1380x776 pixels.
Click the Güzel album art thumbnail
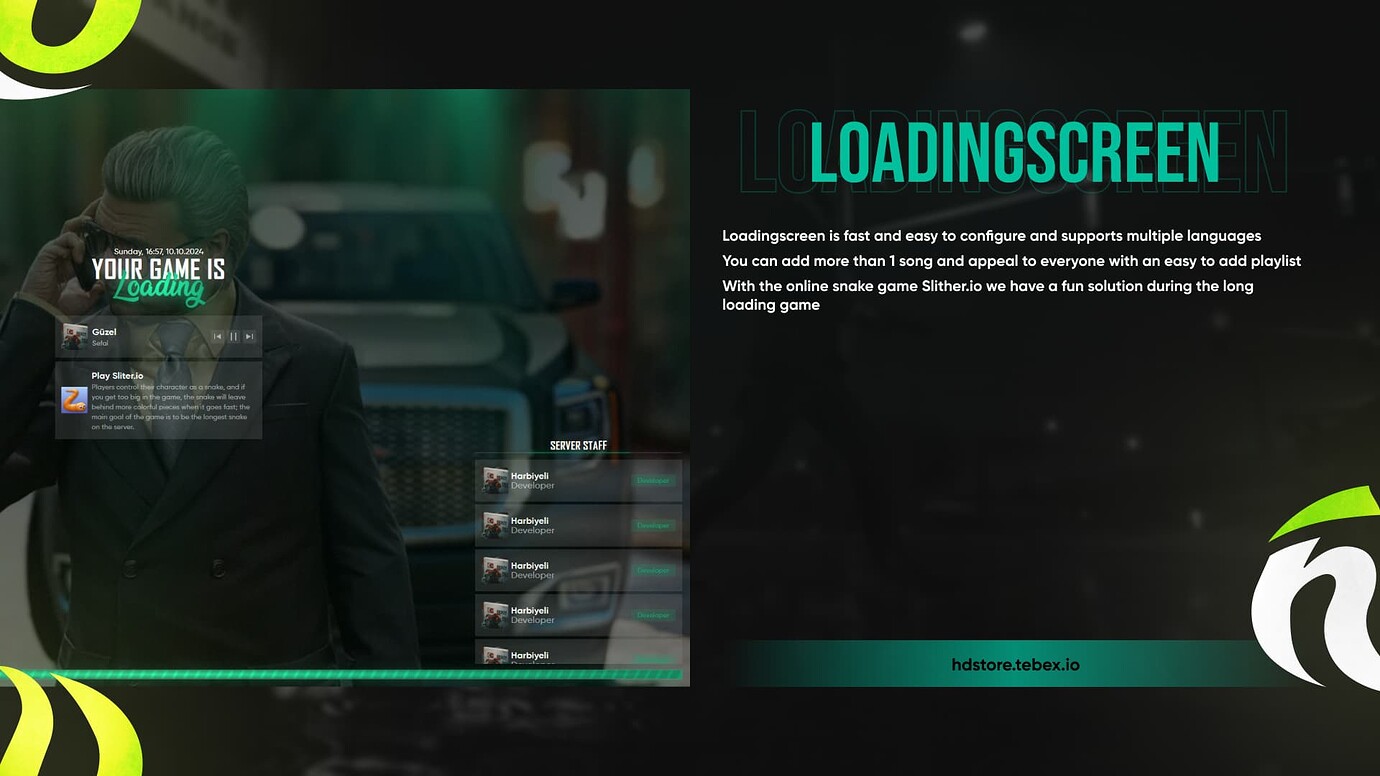pyautogui.click(x=75, y=337)
